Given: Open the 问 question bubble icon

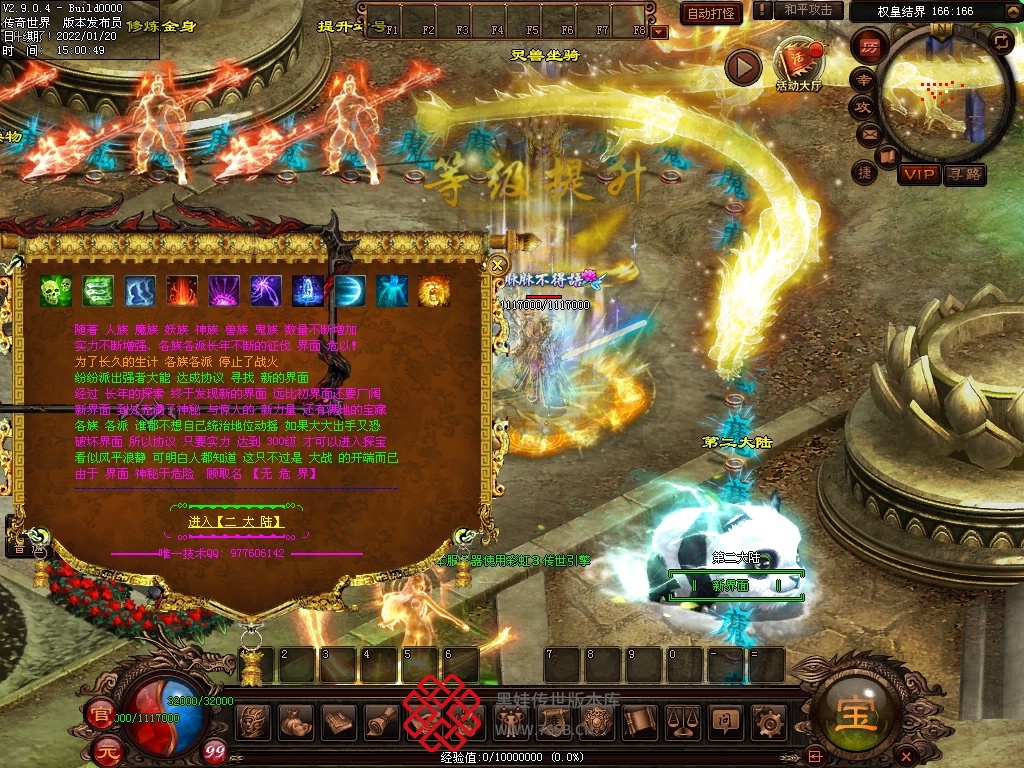Looking at the screenshot, I should coord(725,720).
